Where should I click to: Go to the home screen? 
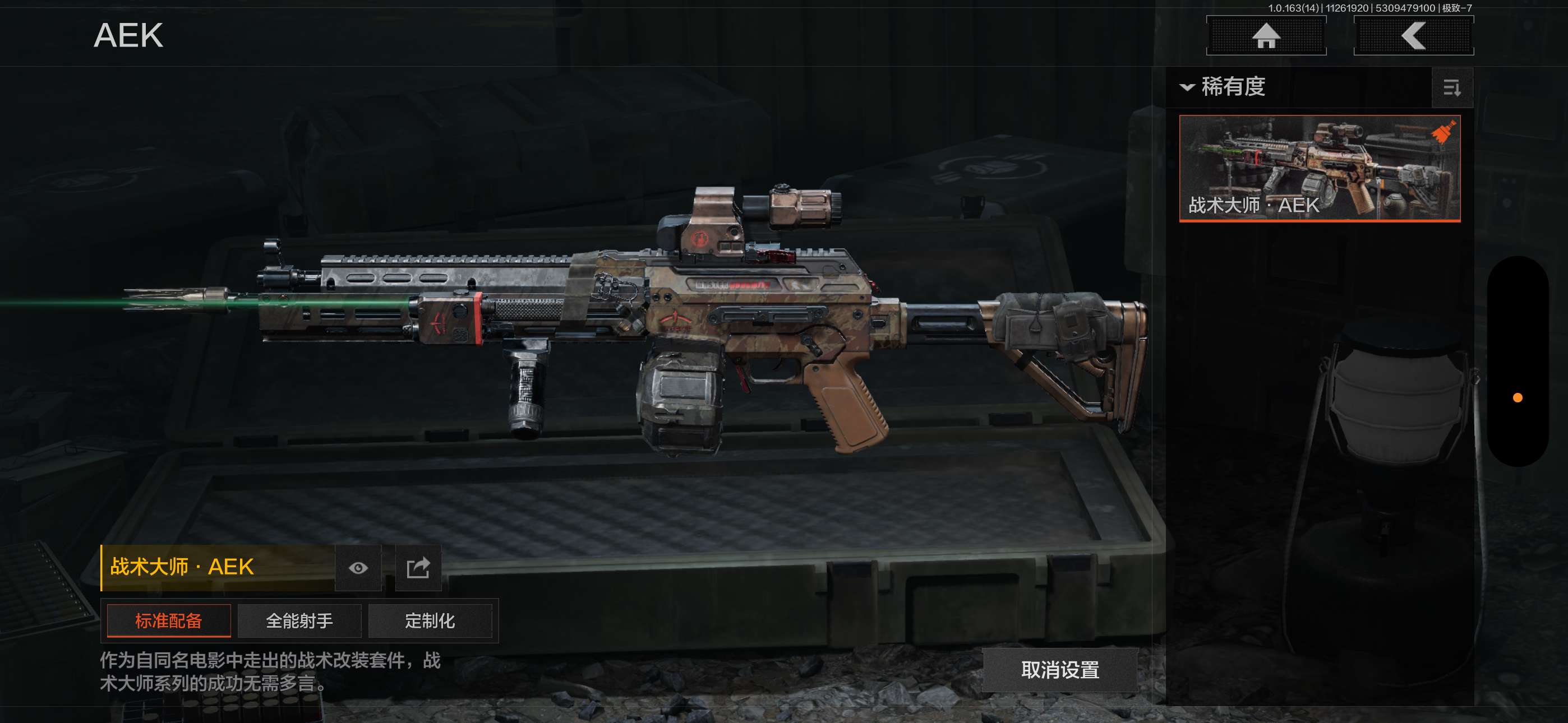click(x=1266, y=36)
